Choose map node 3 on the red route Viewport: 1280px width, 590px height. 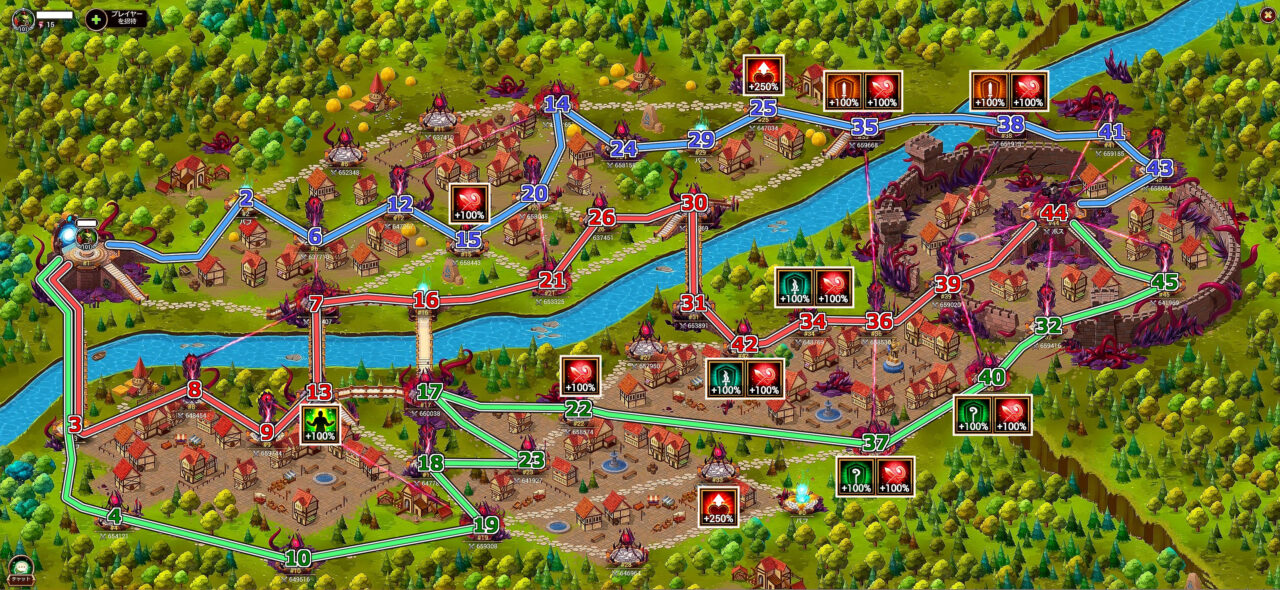click(74, 425)
